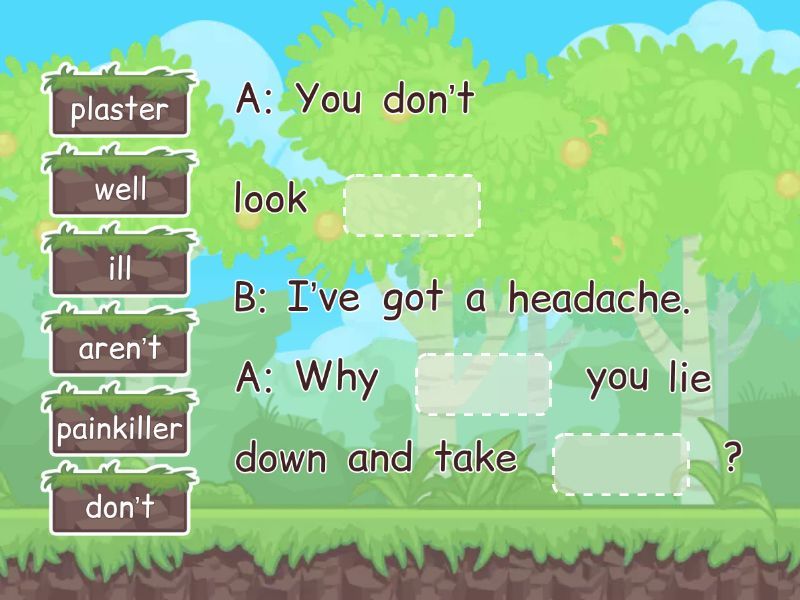Select the 'plaster' word tile
800x600 pixels.
(120, 109)
